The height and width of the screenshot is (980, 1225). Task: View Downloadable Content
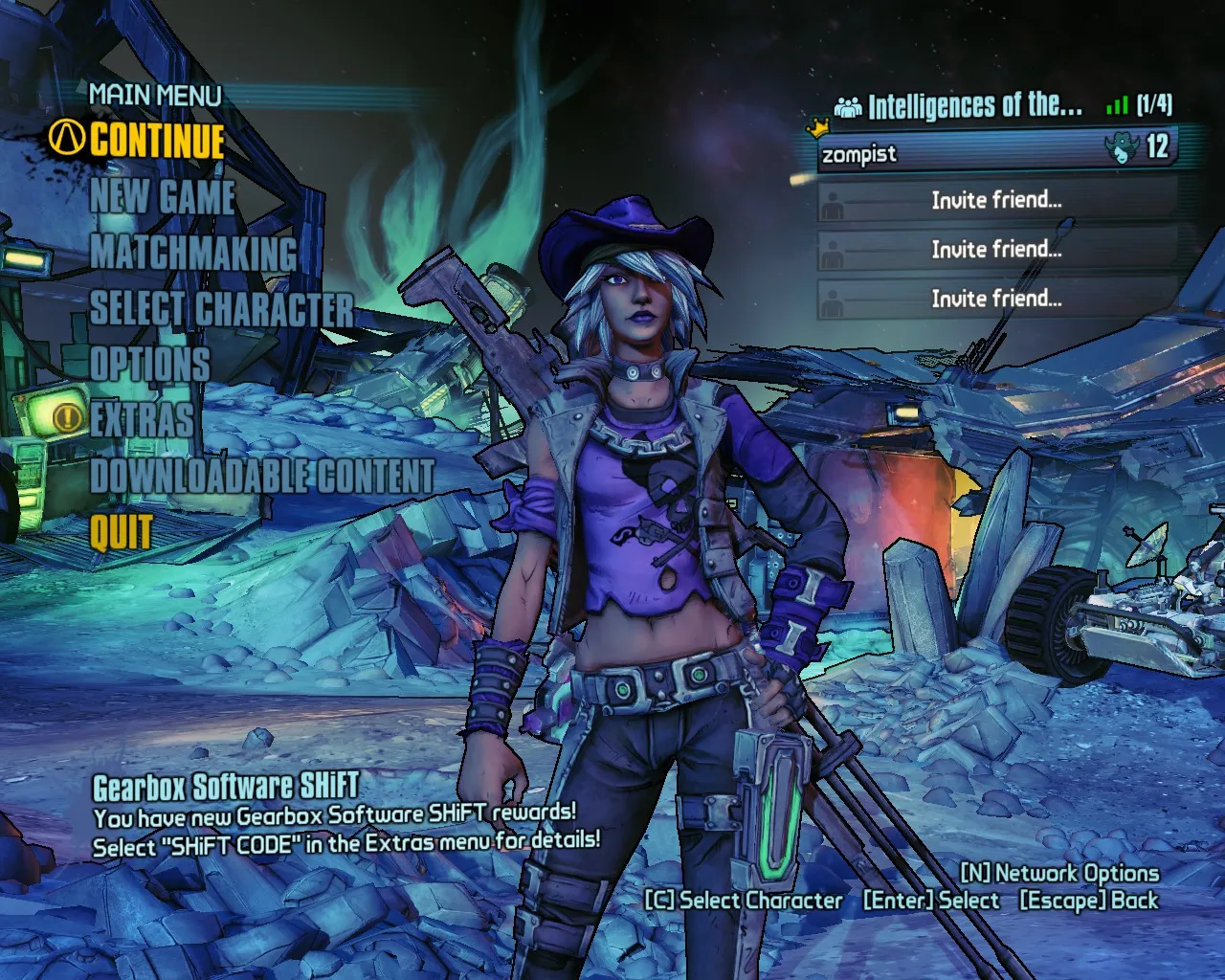click(x=262, y=476)
